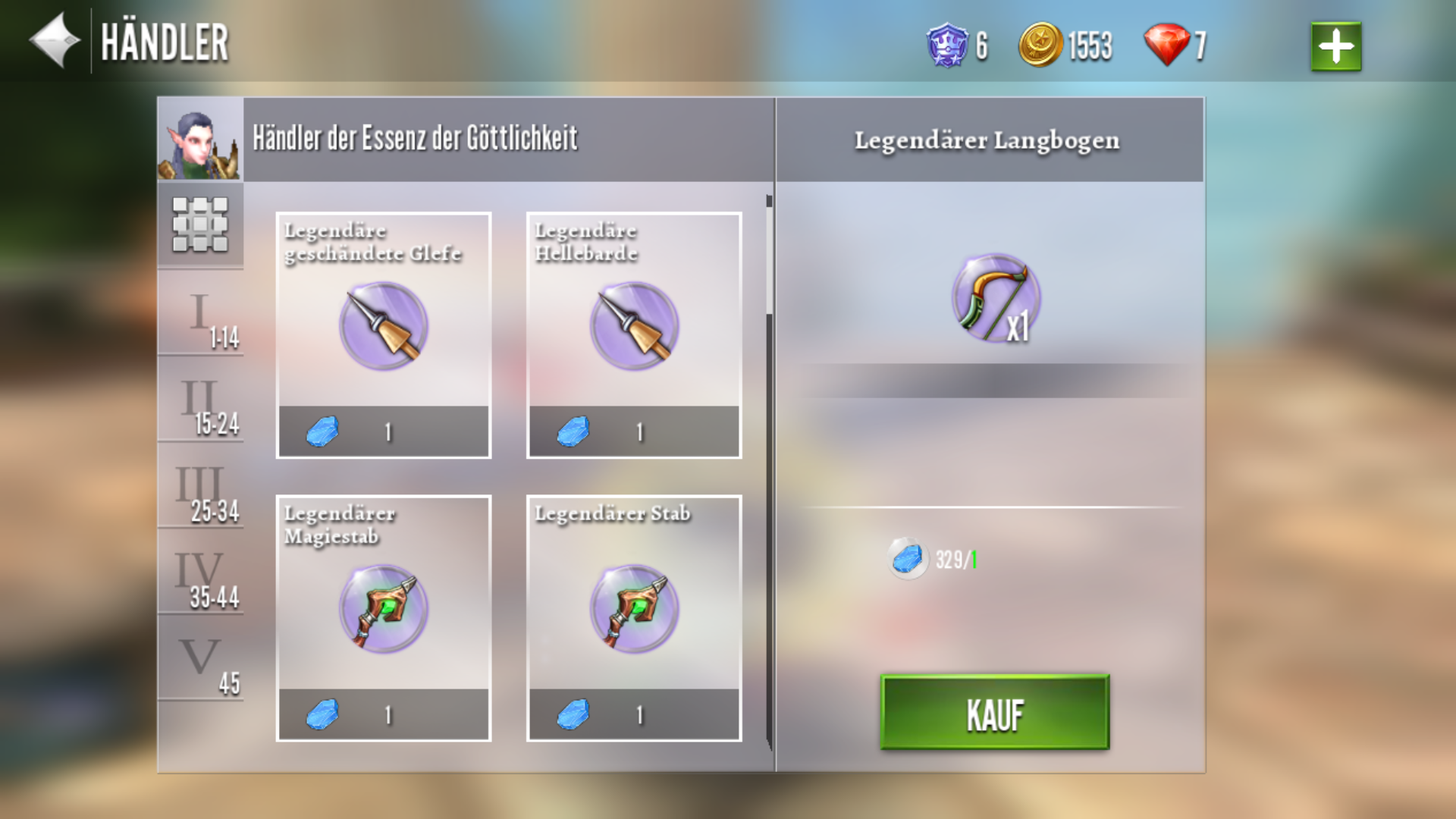
Task: Click the gold coin currency icon
Action: click(x=1040, y=45)
